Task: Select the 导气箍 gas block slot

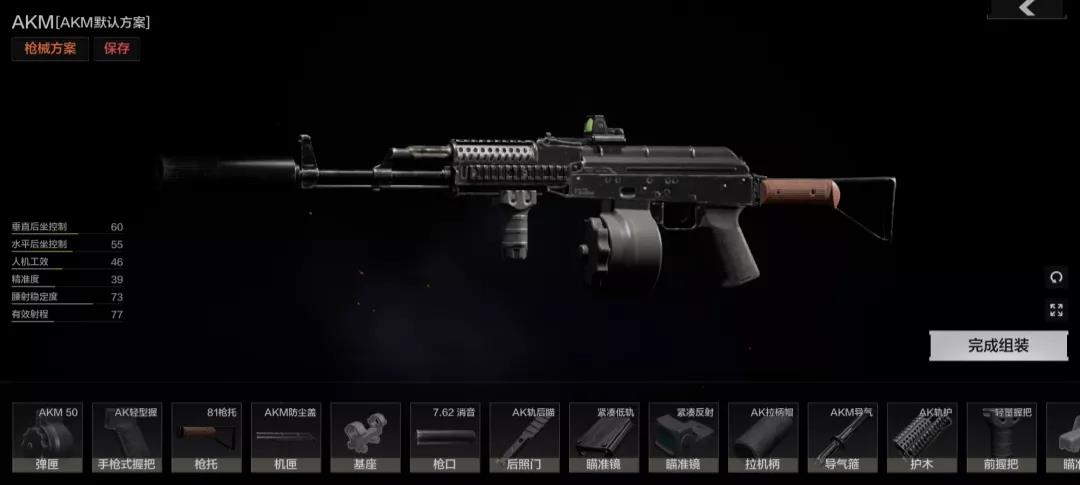Action: pyautogui.click(x=843, y=437)
